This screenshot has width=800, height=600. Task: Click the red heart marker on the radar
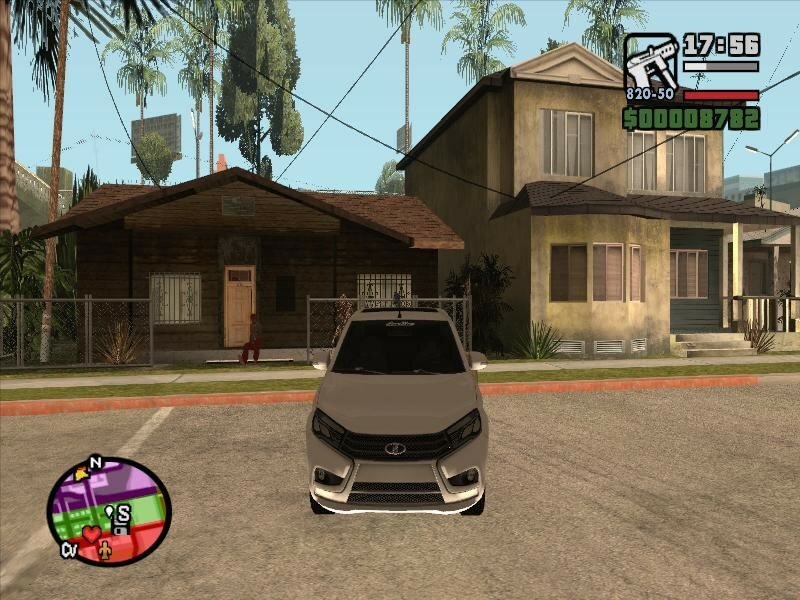[91, 534]
